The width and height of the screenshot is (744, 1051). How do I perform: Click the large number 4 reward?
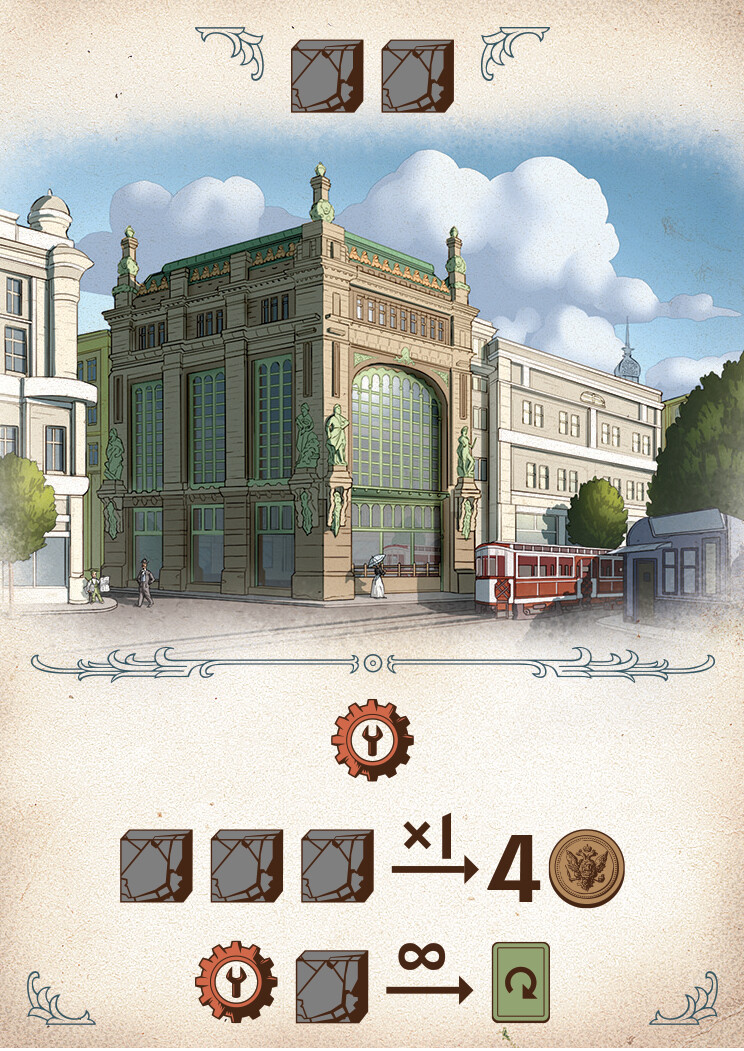click(x=515, y=868)
